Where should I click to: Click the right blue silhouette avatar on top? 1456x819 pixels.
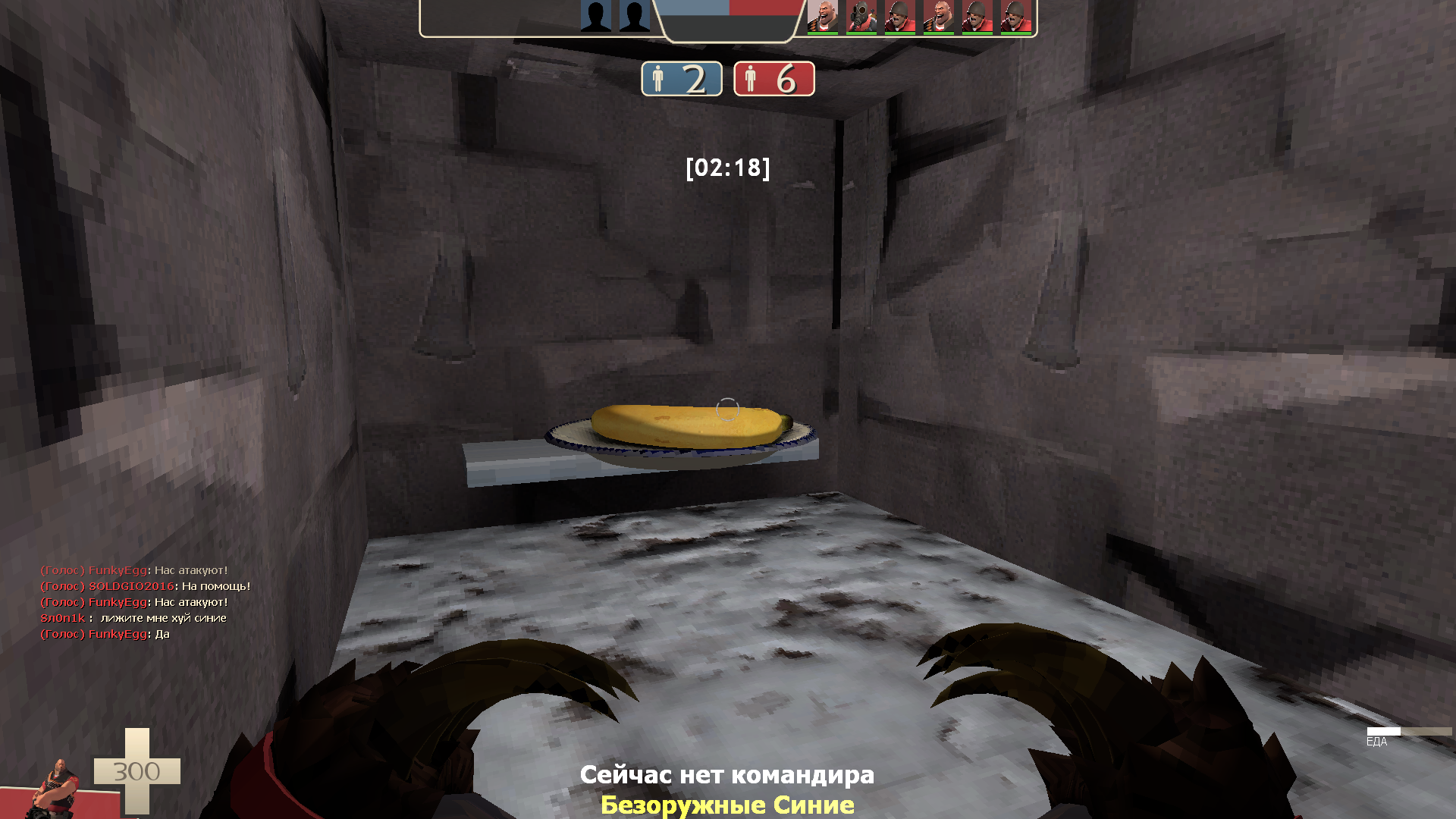tap(635, 15)
